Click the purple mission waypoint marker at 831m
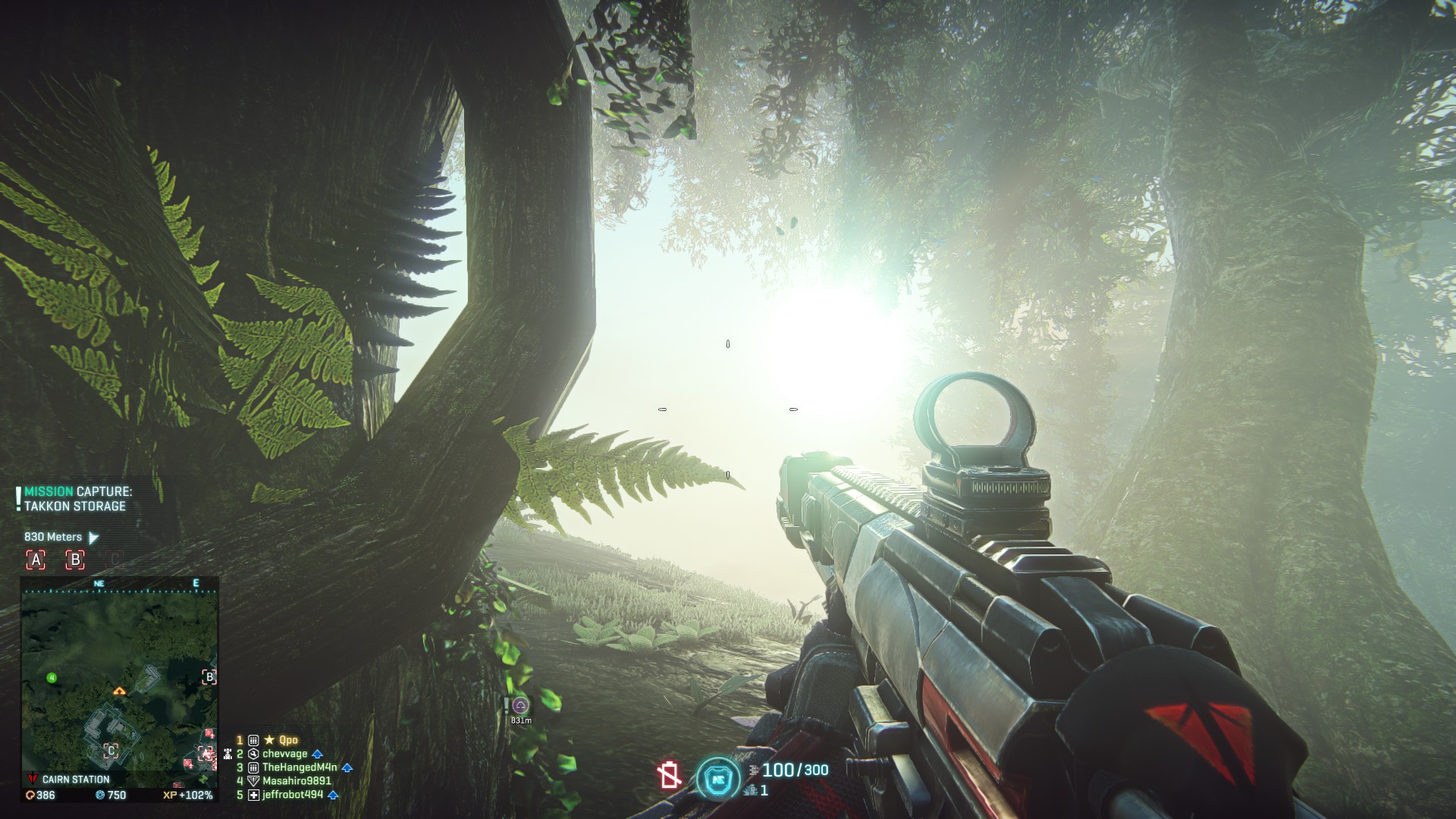1456x819 pixels. pos(520,706)
